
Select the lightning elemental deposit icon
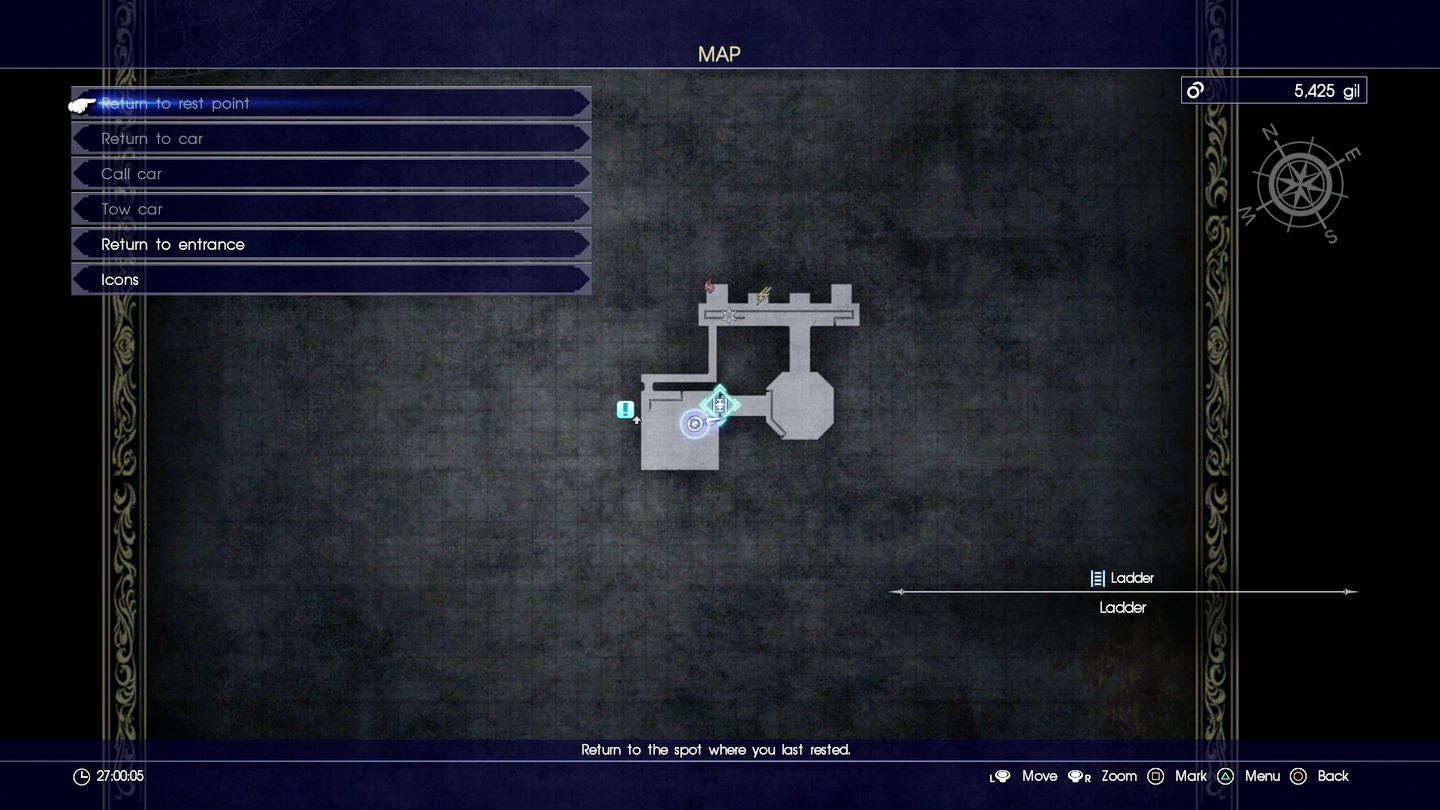click(x=763, y=295)
